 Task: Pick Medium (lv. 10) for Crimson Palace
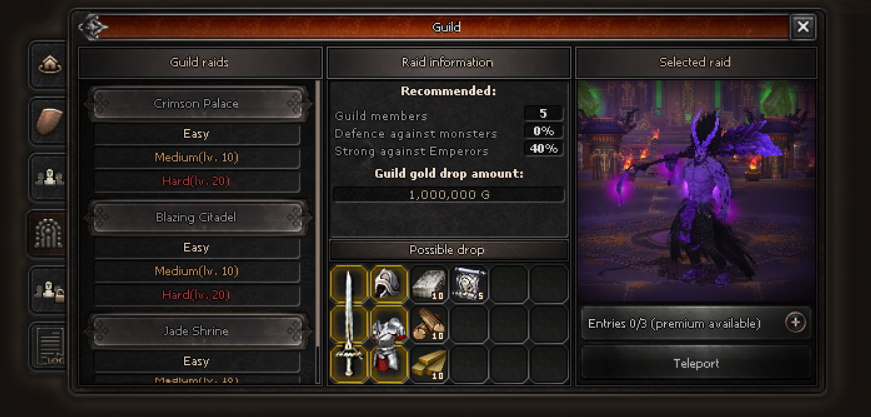pyautogui.click(x=196, y=158)
